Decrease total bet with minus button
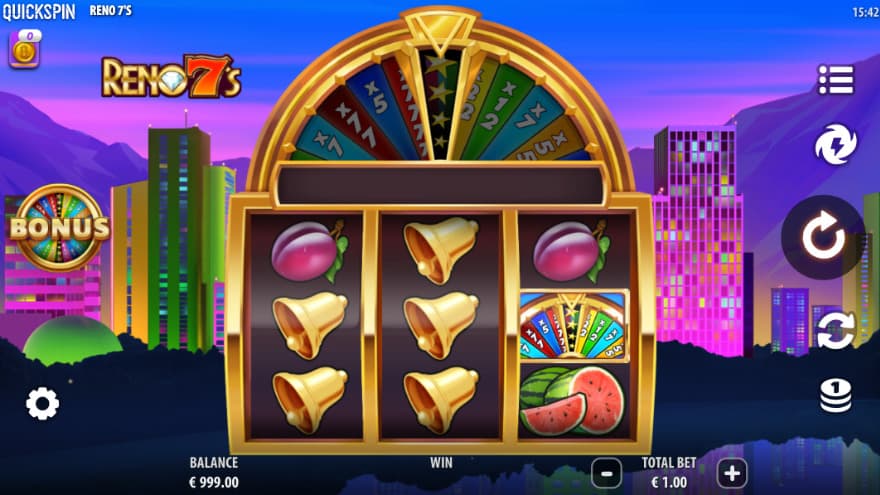Screen dimensions: 880x495 pyautogui.click(x=606, y=472)
